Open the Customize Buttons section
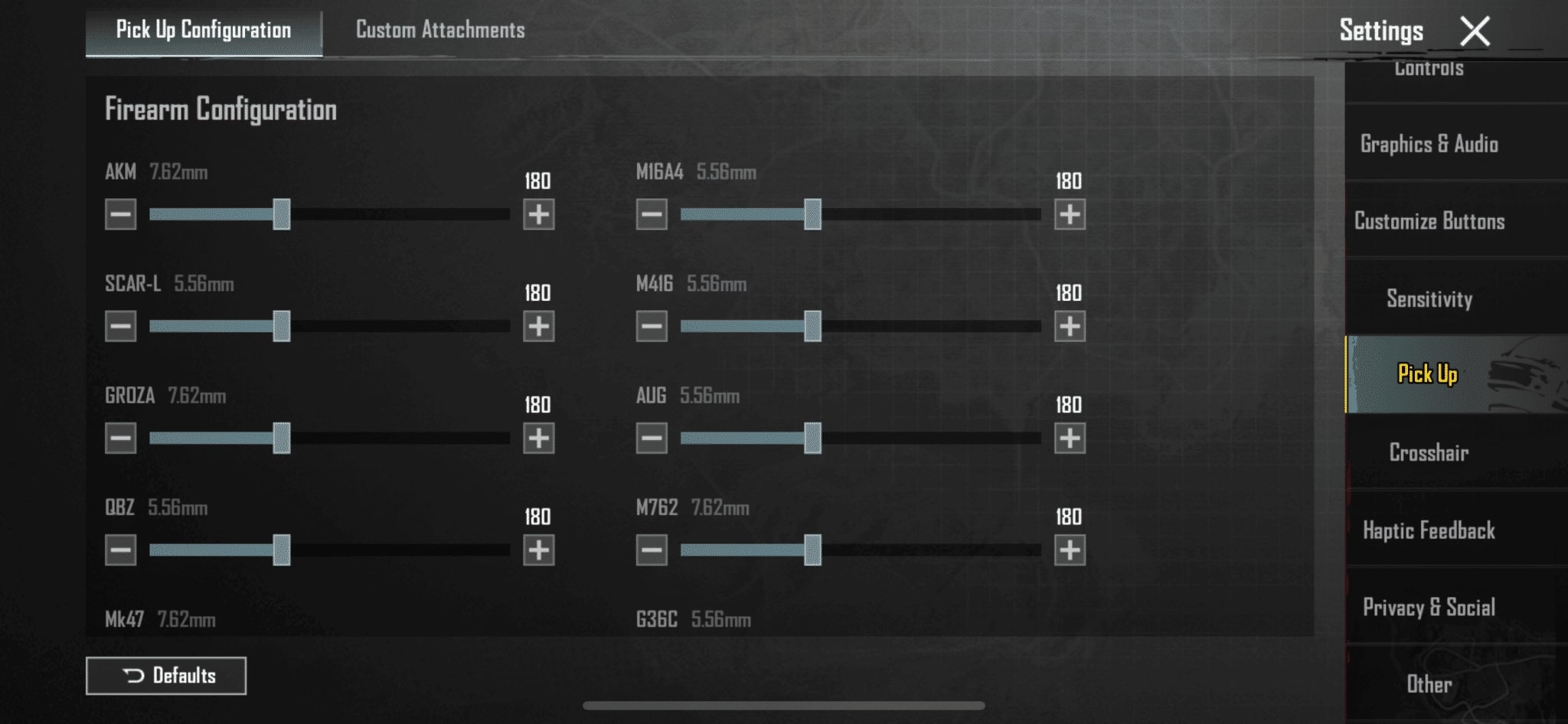 point(1429,221)
